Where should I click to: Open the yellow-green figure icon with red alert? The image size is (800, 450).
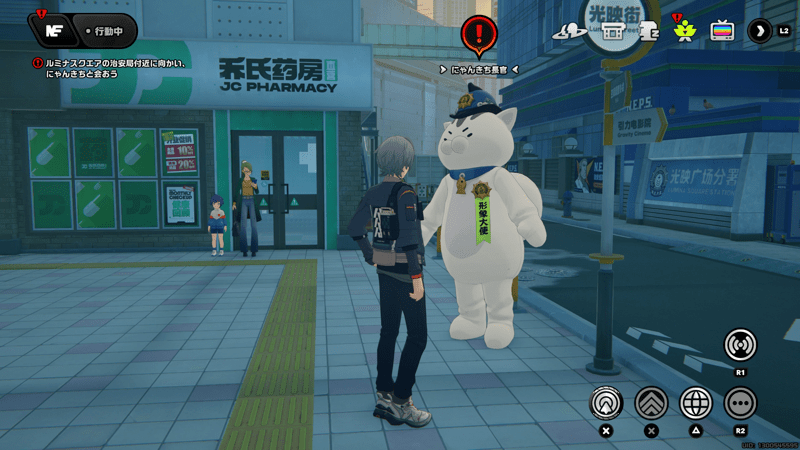click(x=684, y=29)
